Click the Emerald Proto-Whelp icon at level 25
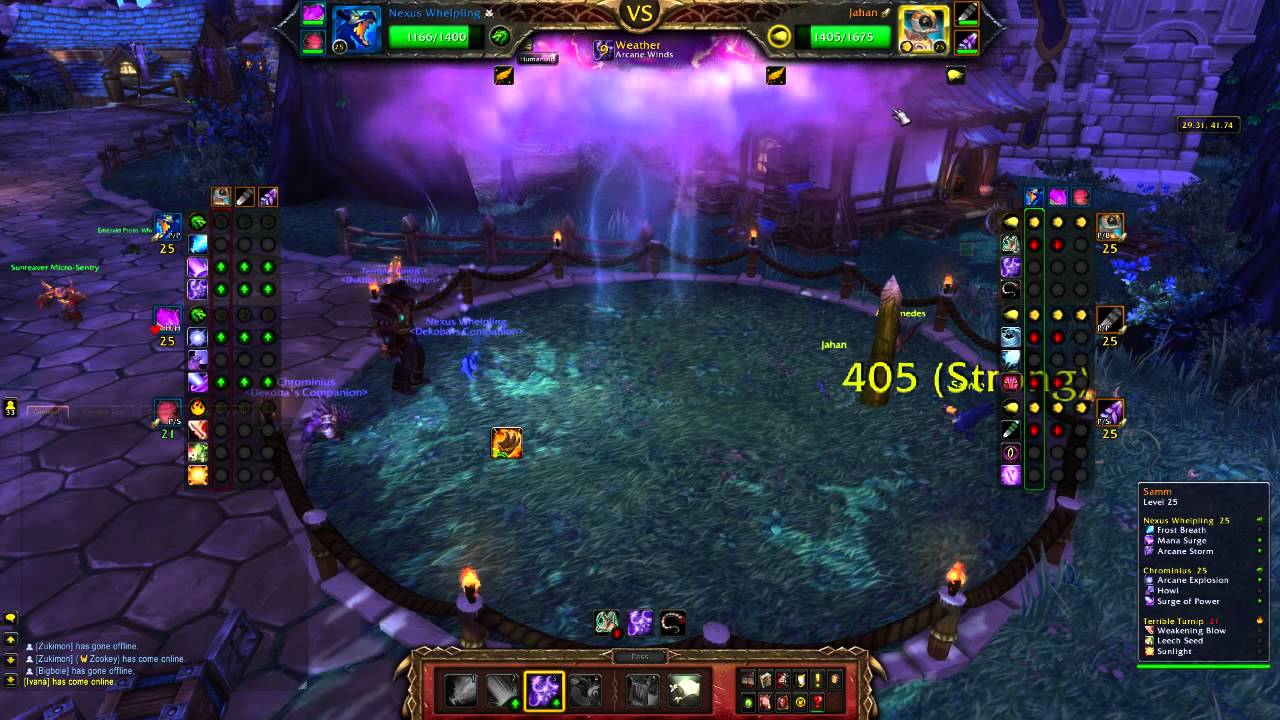This screenshot has height=720, width=1280. tap(166, 228)
